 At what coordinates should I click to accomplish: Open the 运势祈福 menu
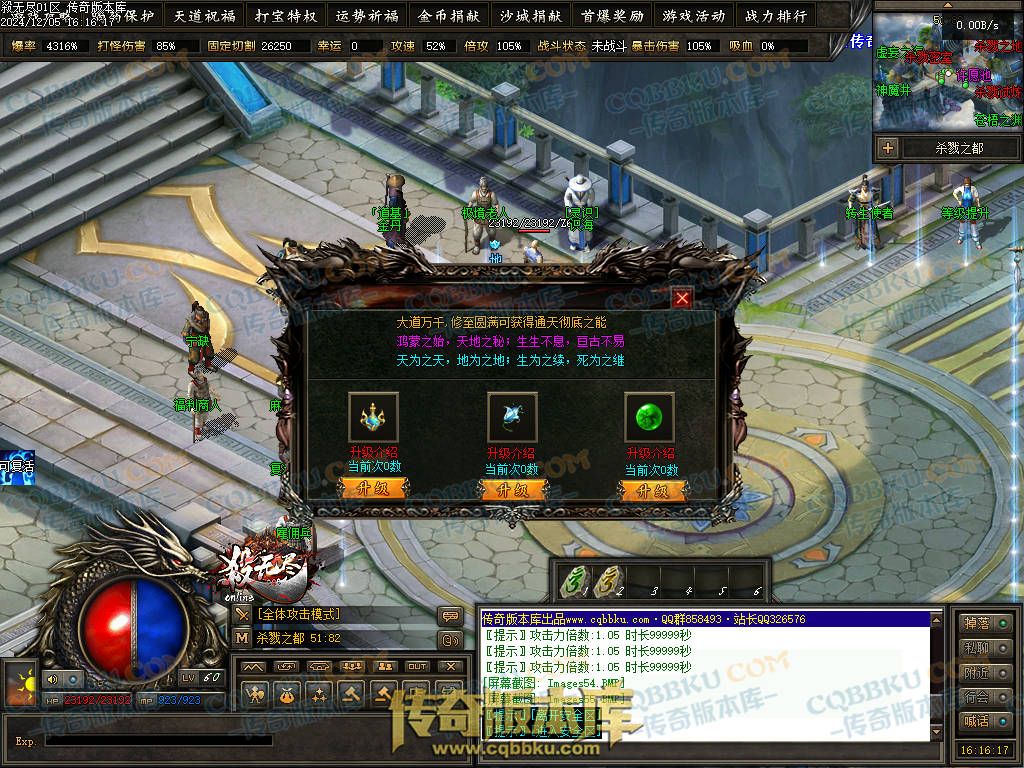point(367,16)
